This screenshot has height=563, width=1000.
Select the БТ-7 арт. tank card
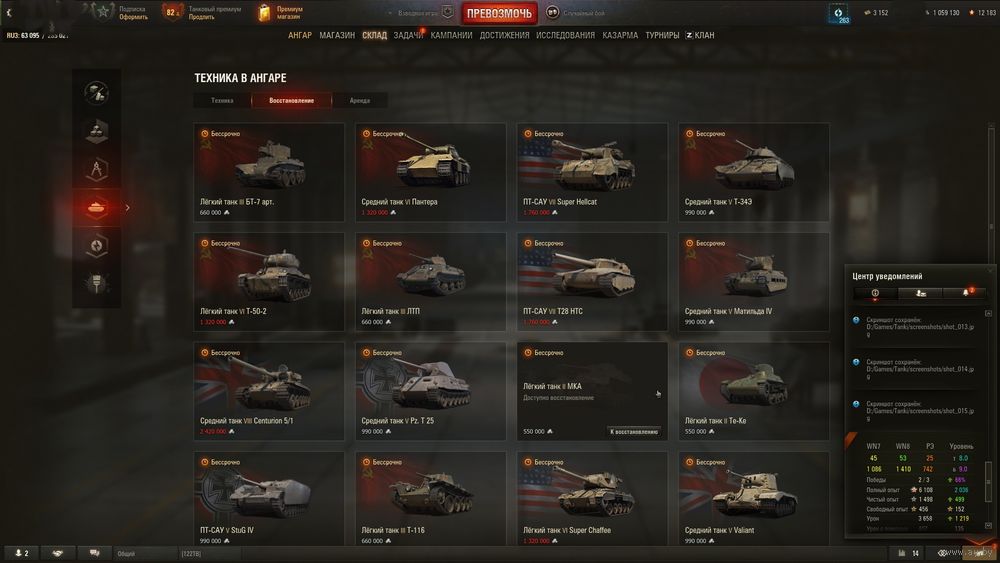point(269,170)
